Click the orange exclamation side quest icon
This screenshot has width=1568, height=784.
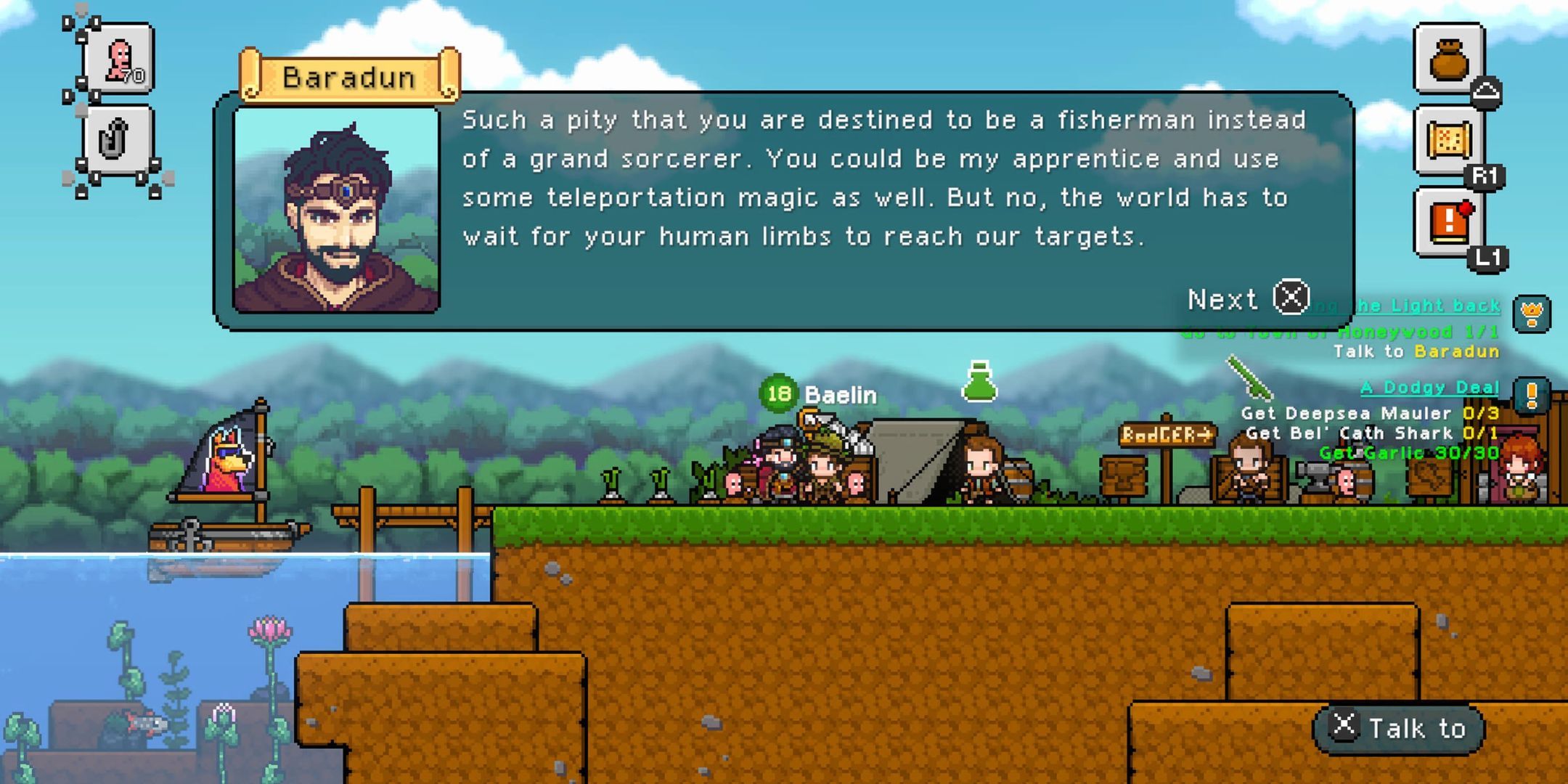pos(1532,396)
